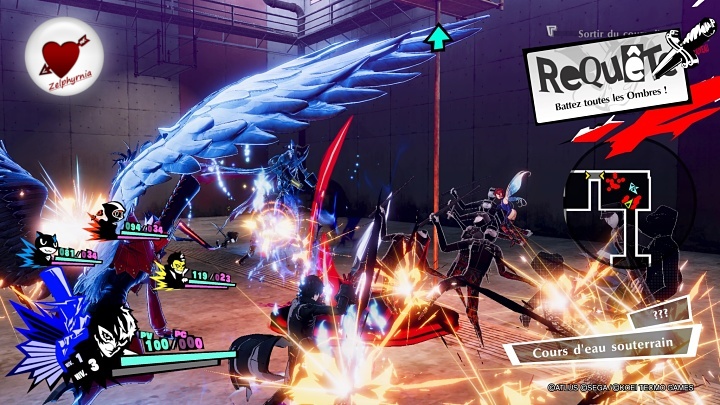The width and height of the screenshot is (720, 405).
Task: Select the Panther party portrait
Action: tap(112, 213)
